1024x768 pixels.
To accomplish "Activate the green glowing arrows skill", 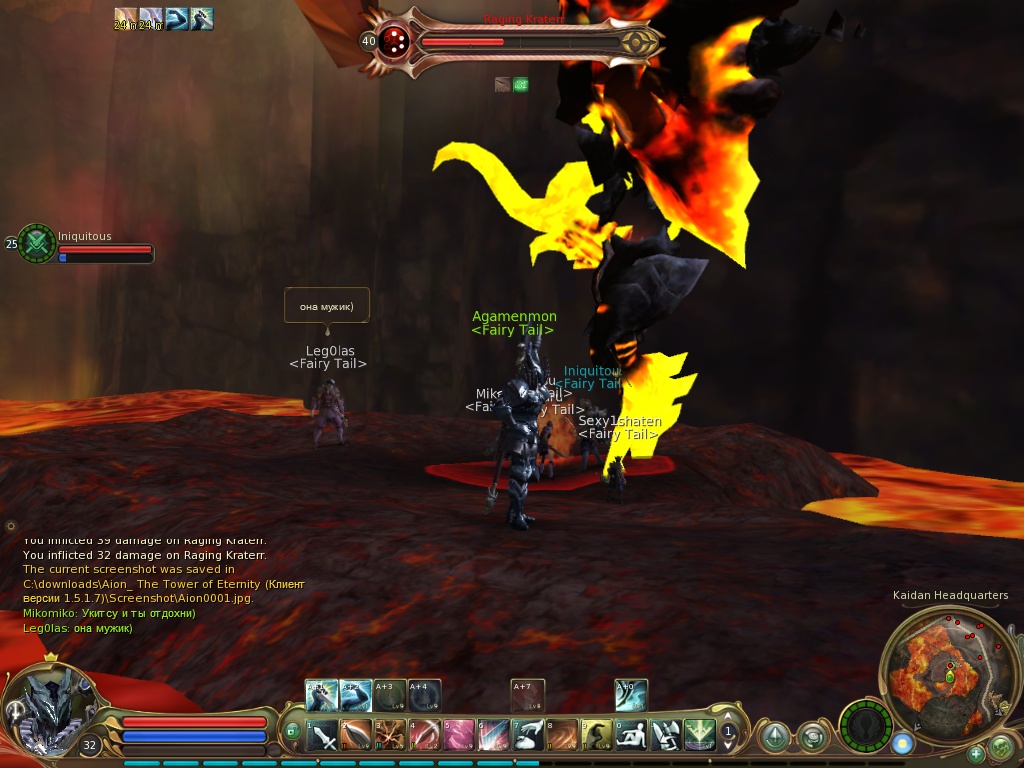I will click(699, 736).
